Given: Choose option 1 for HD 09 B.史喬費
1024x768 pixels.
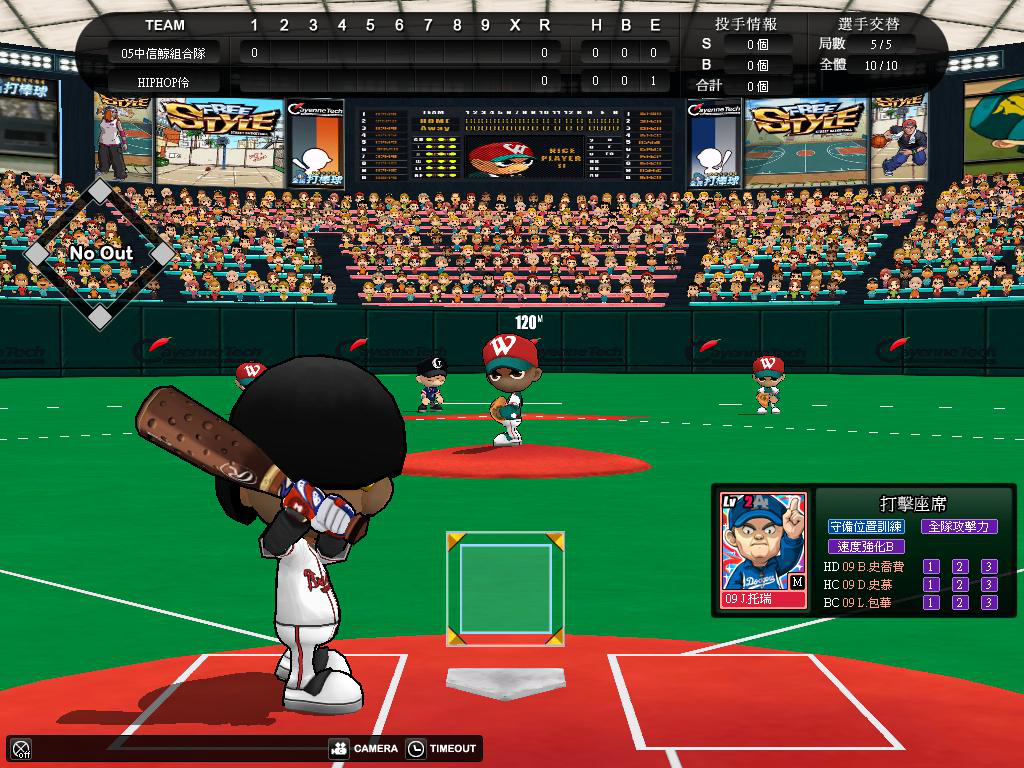Looking at the screenshot, I should pos(931,567).
